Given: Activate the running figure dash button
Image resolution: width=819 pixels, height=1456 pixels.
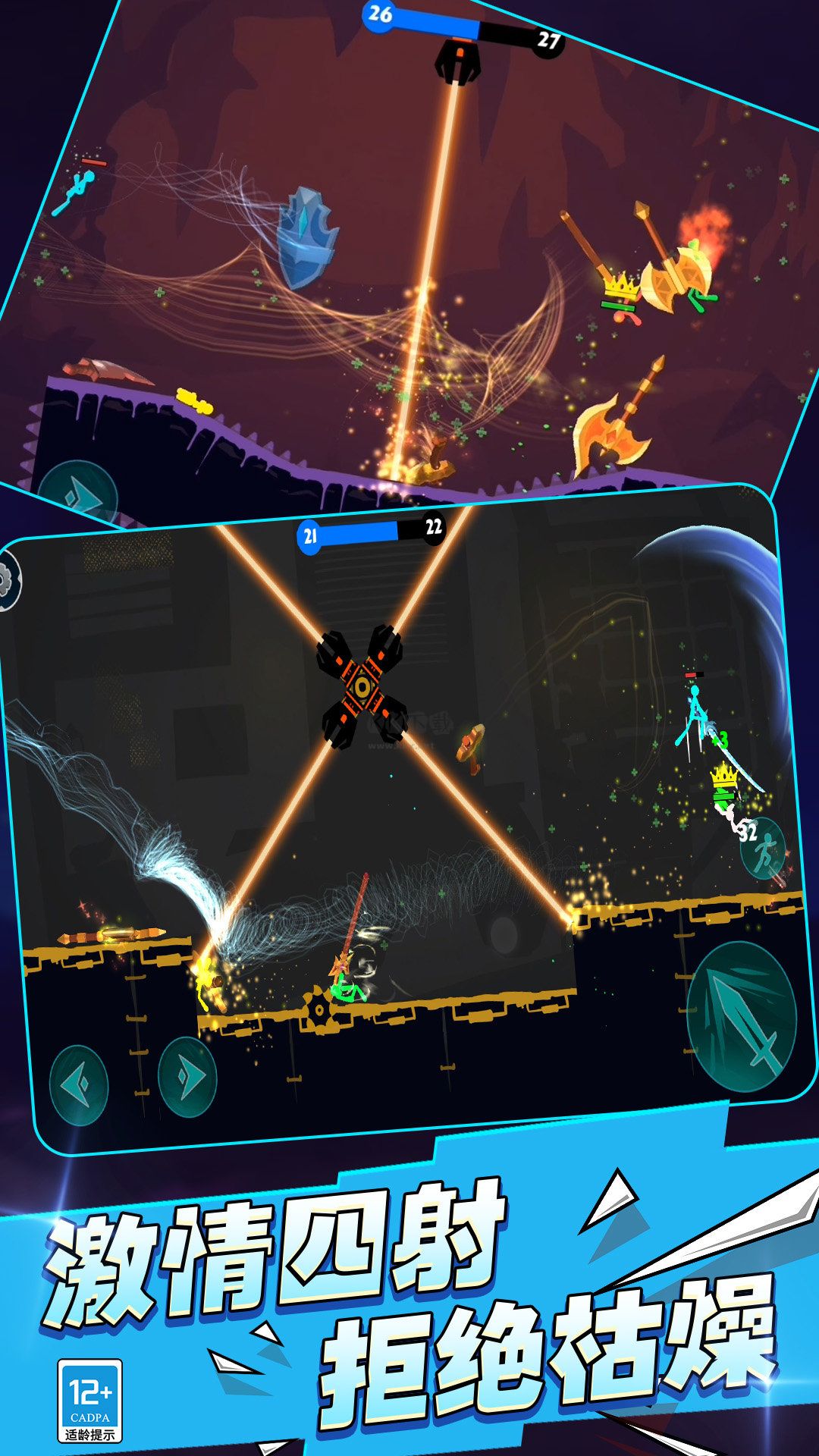Looking at the screenshot, I should 764,848.
